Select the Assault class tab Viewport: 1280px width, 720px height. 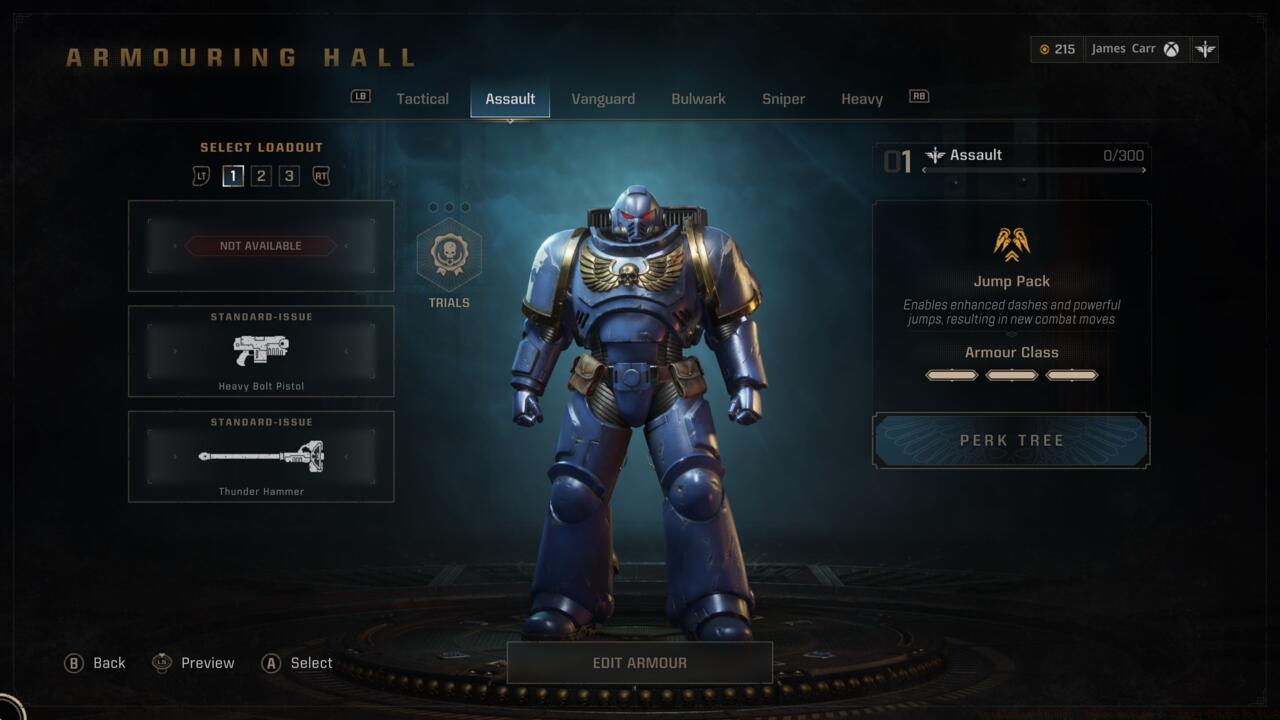pyautogui.click(x=510, y=99)
